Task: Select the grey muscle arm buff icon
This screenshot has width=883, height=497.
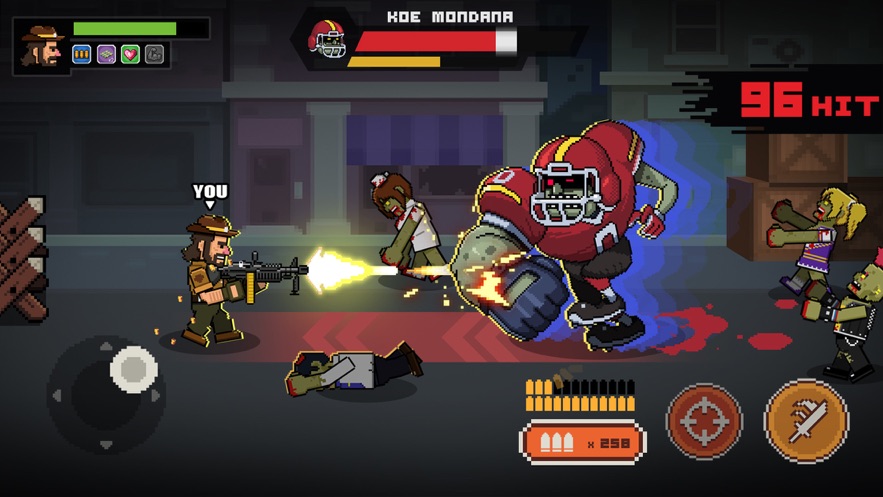Action: pos(154,55)
